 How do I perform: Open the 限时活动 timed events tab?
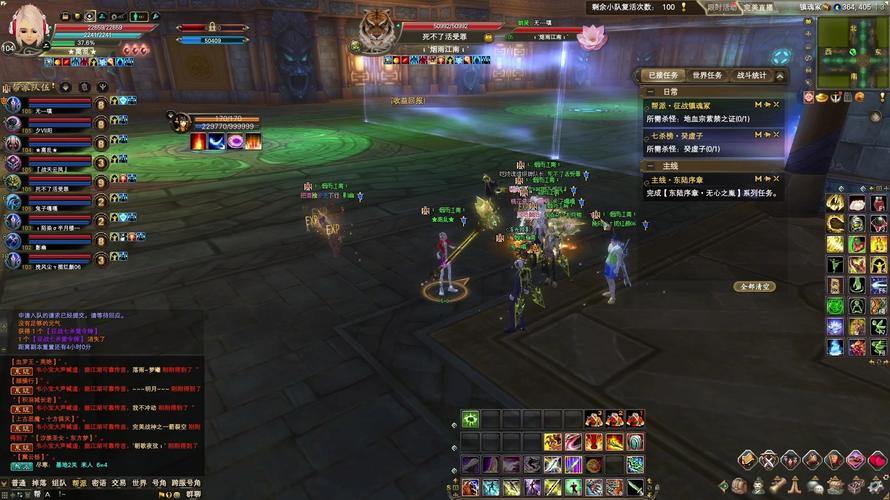(x=722, y=6)
